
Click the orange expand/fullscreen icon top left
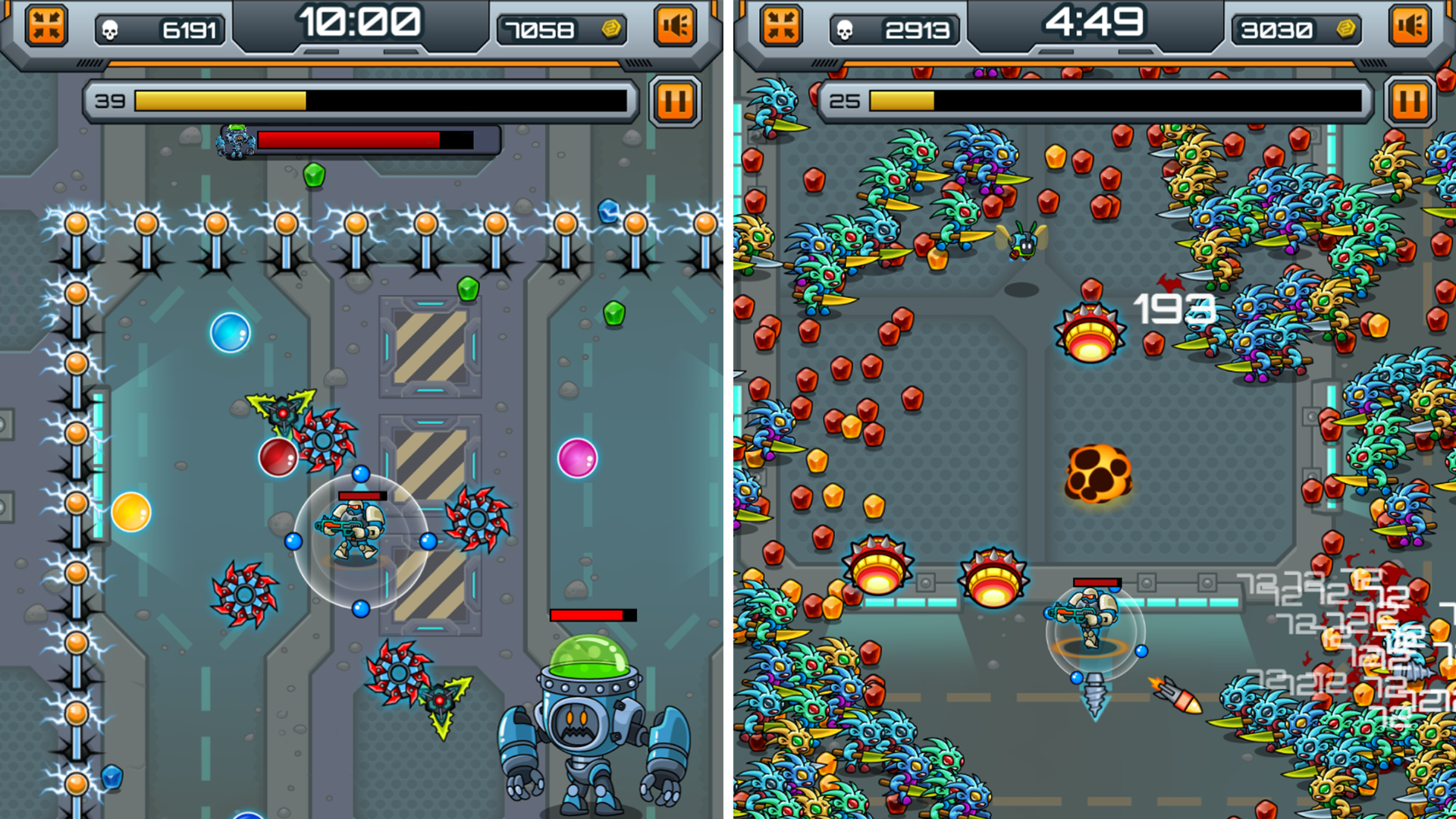(x=45, y=26)
